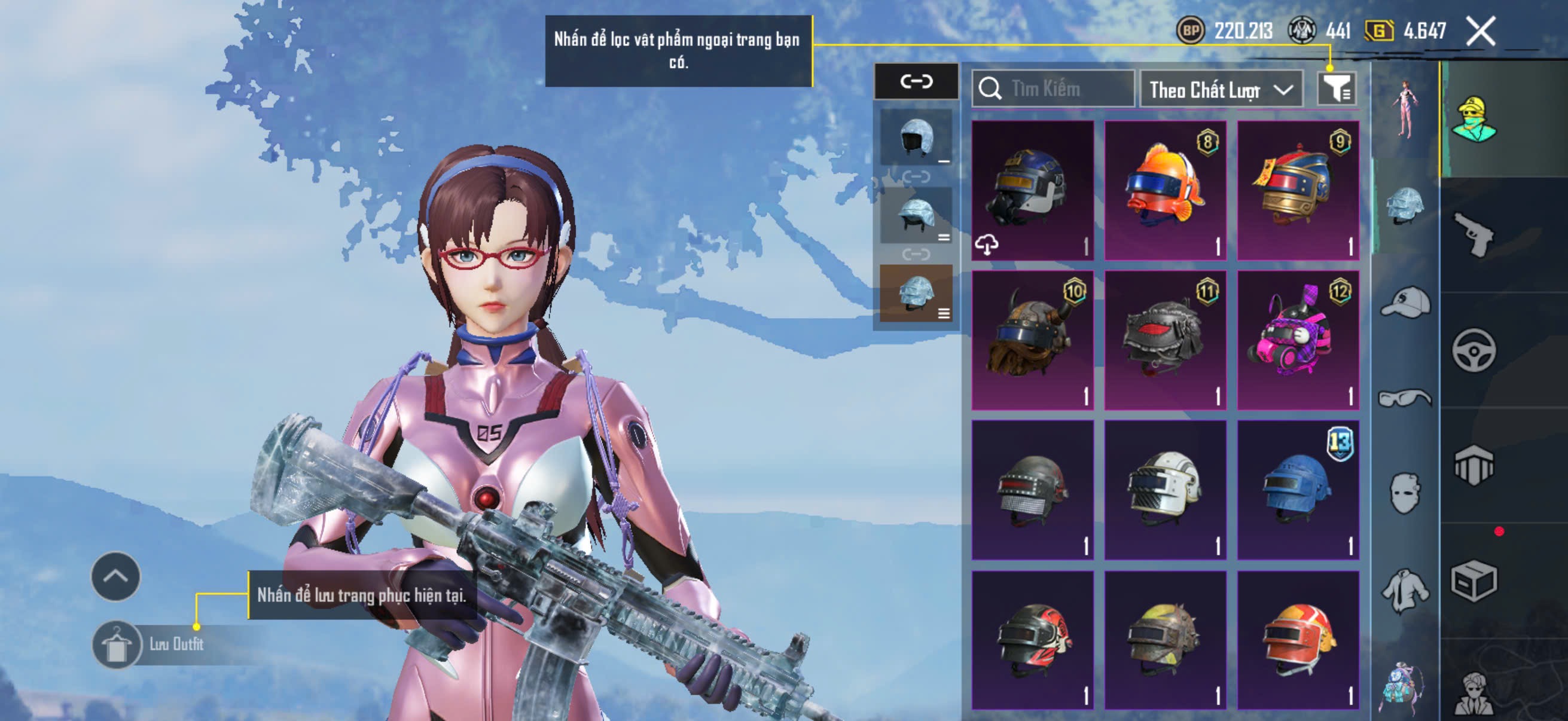Pick the pink bunny helmet skin
Screen dimensions: 1568x721
1298,340
